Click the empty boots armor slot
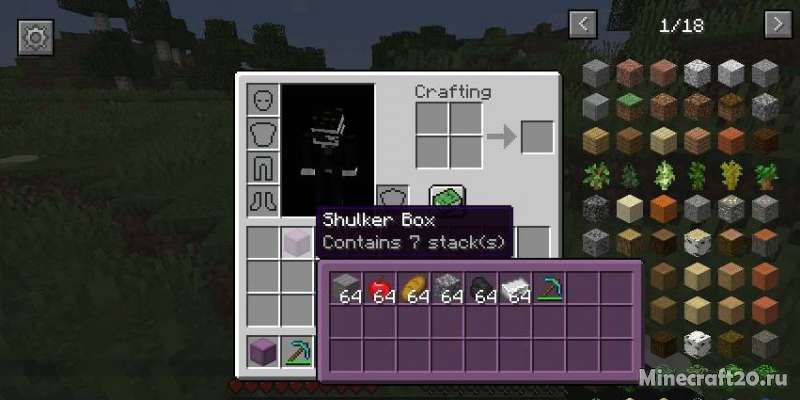 pos(263,200)
